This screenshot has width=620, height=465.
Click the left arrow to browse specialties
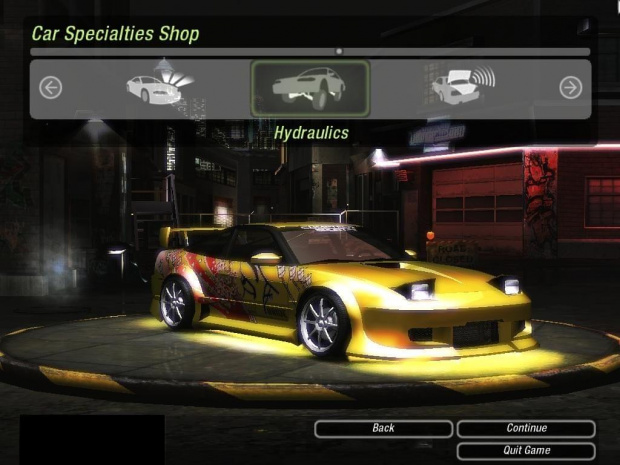[50, 88]
